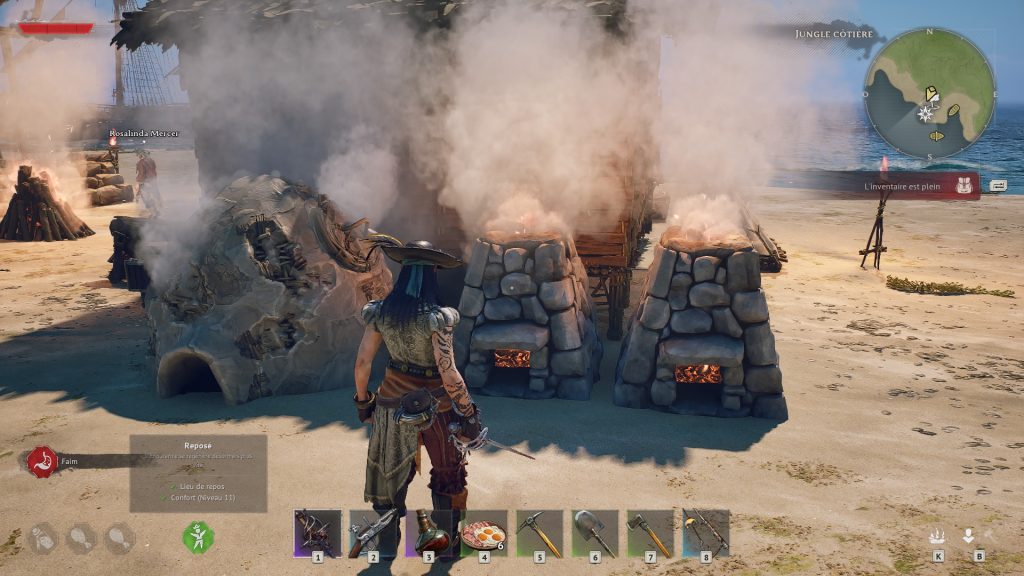Click the red hunger (Faim) status icon
This screenshot has width=1024, height=576.
(x=42, y=461)
